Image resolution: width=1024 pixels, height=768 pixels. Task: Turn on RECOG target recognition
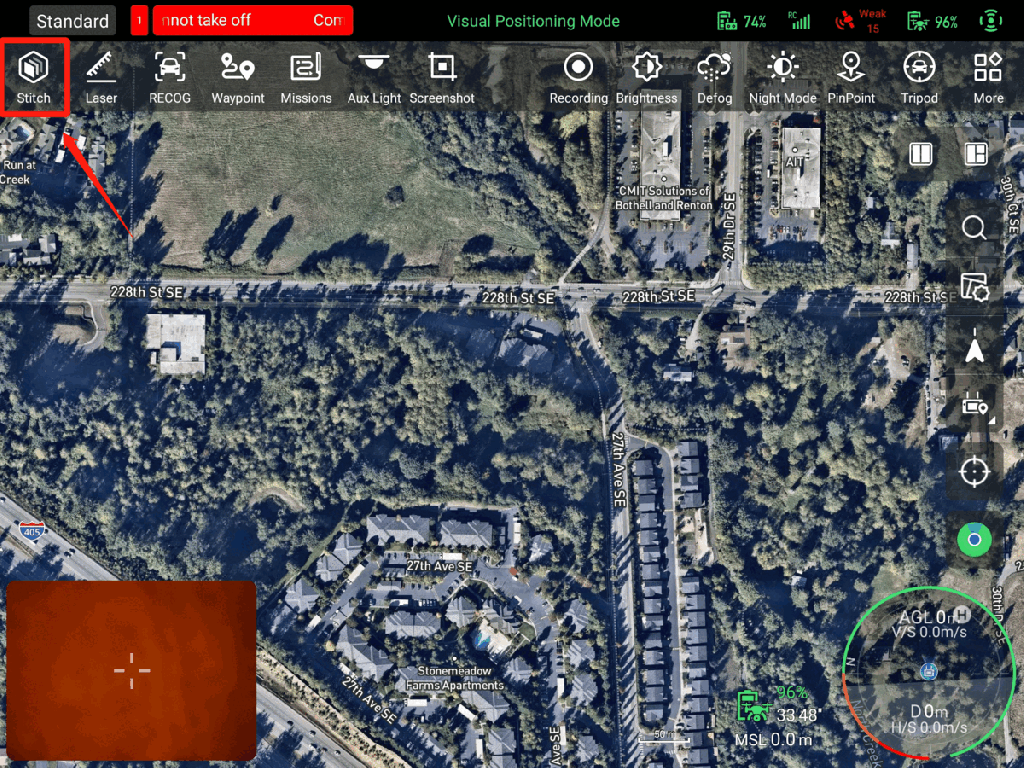click(170, 76)
